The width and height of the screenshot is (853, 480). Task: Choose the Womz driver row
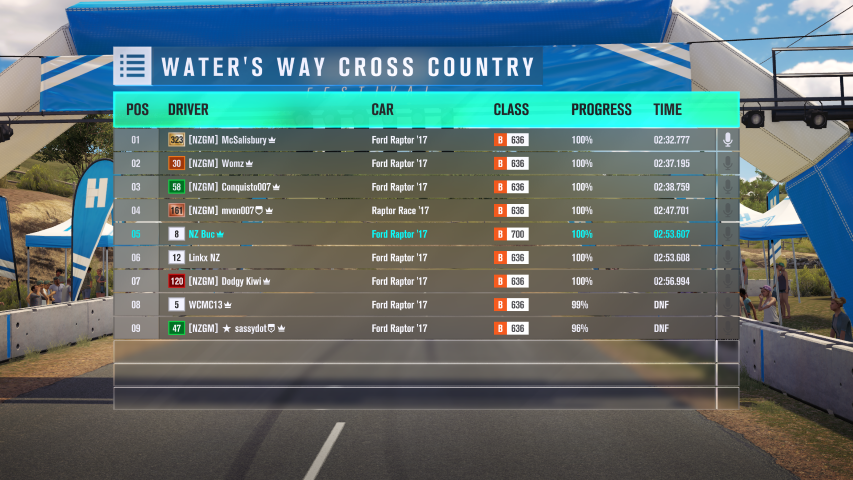click(x=415, y=164)
